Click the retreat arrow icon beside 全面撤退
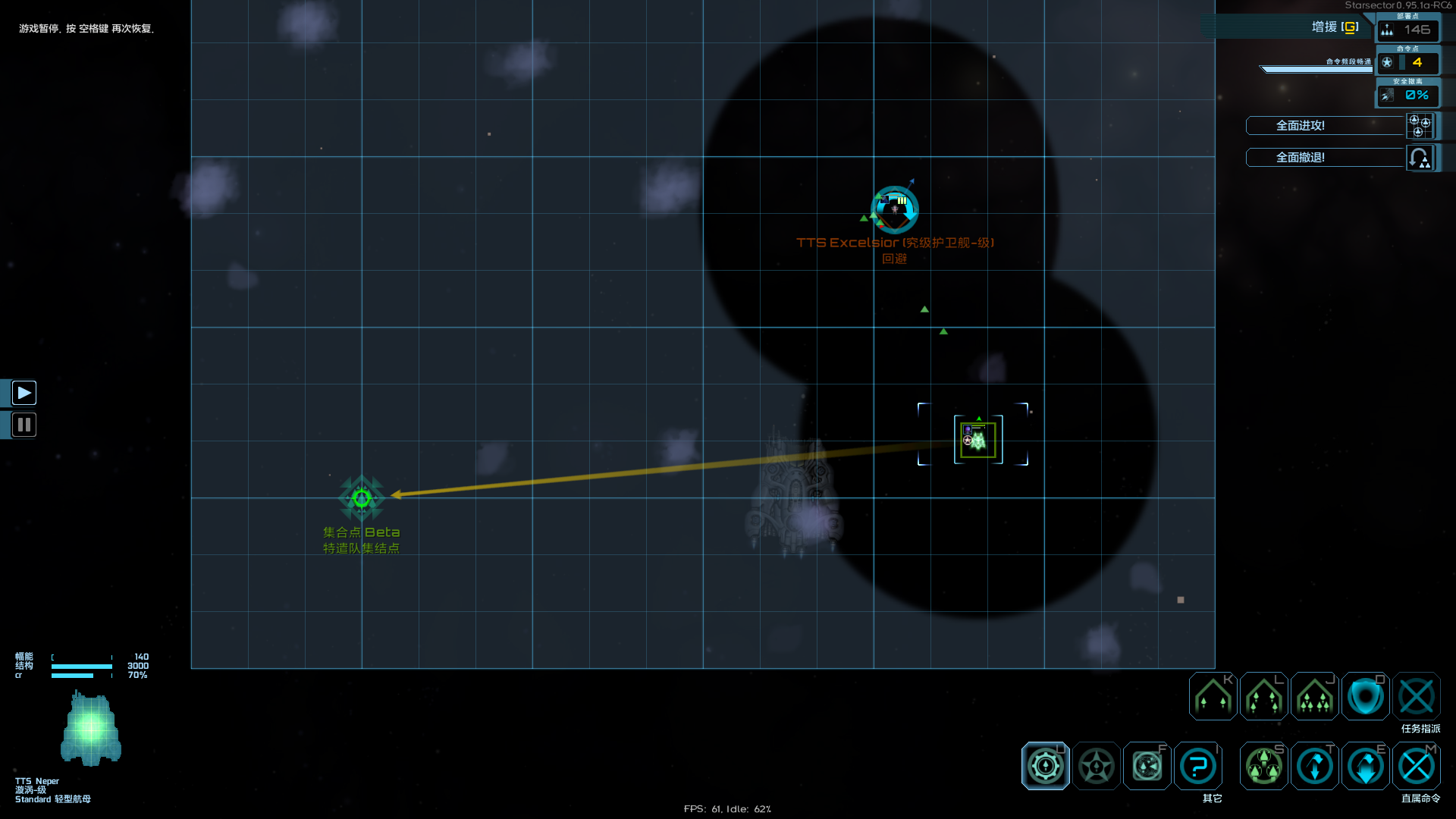 (x=1419, y=158)
